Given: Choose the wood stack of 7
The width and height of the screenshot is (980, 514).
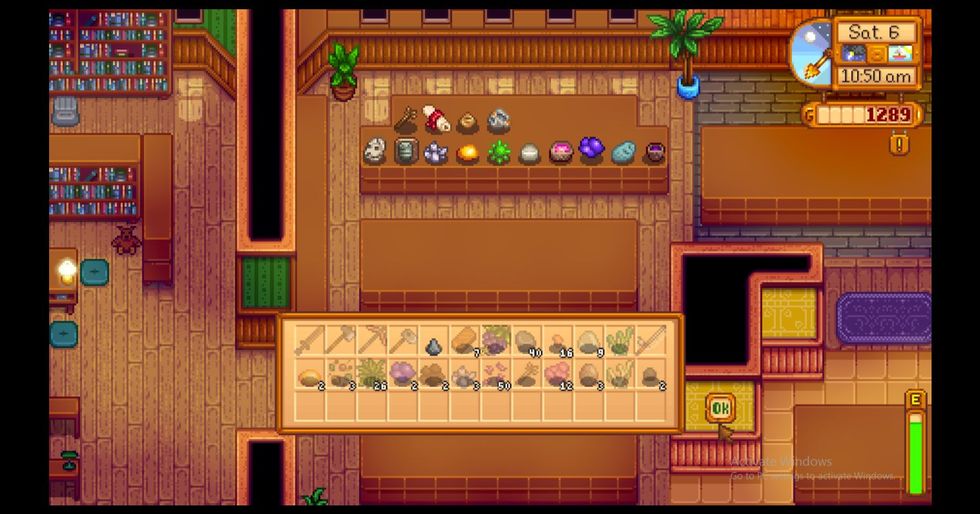Looking at the screenshot, I should tap(464, 341).
